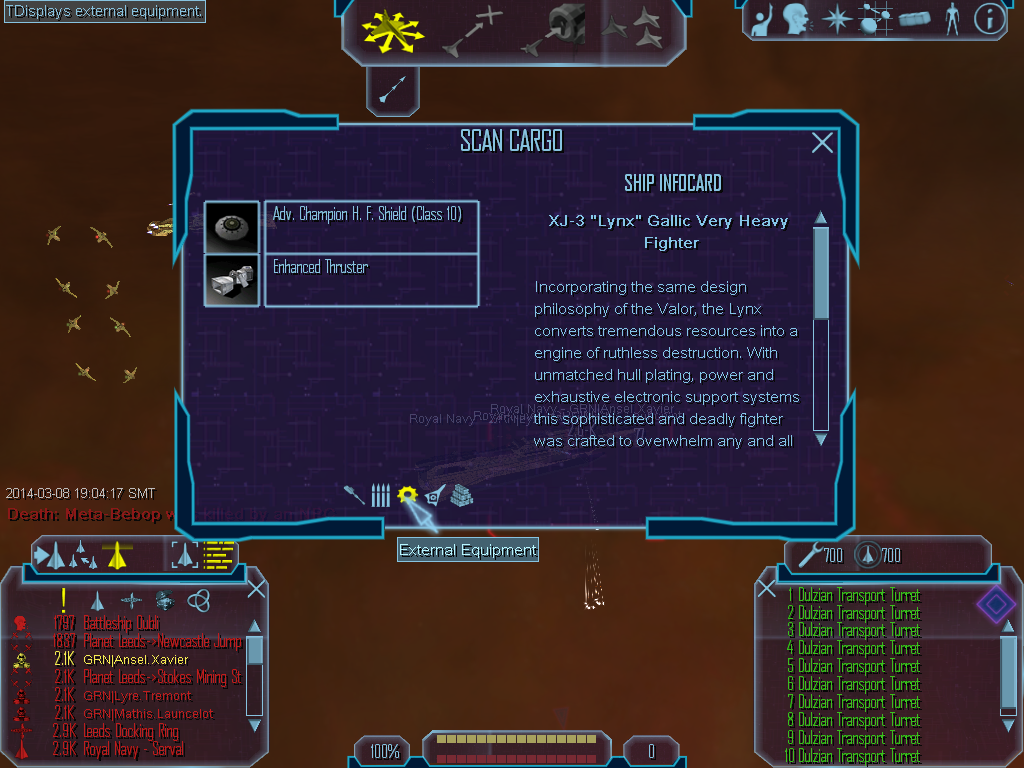Show the screwdriver weapons filter in scan
Screen dimensions: 1024x768
coord(355,495)
